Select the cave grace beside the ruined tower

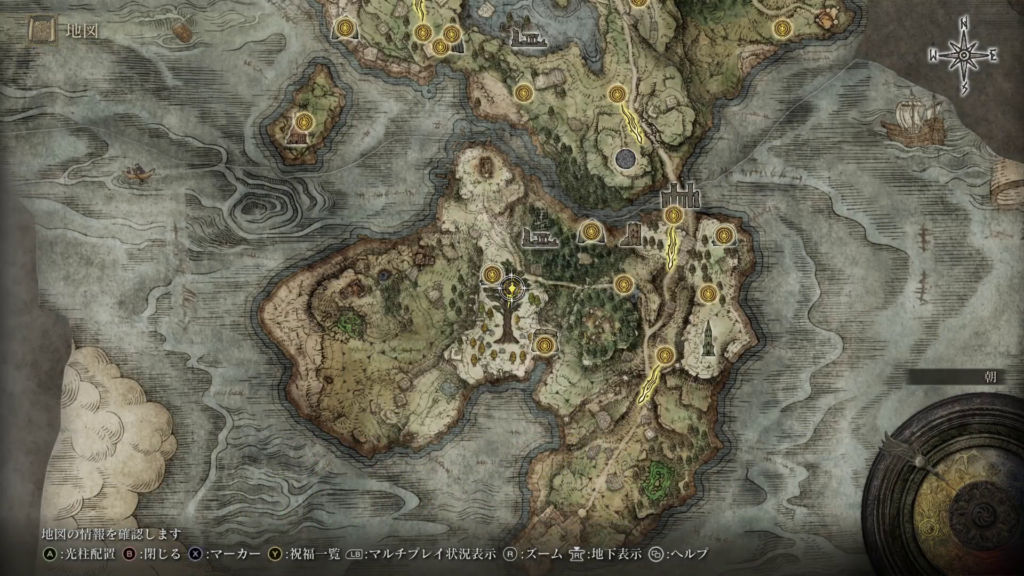591,233
